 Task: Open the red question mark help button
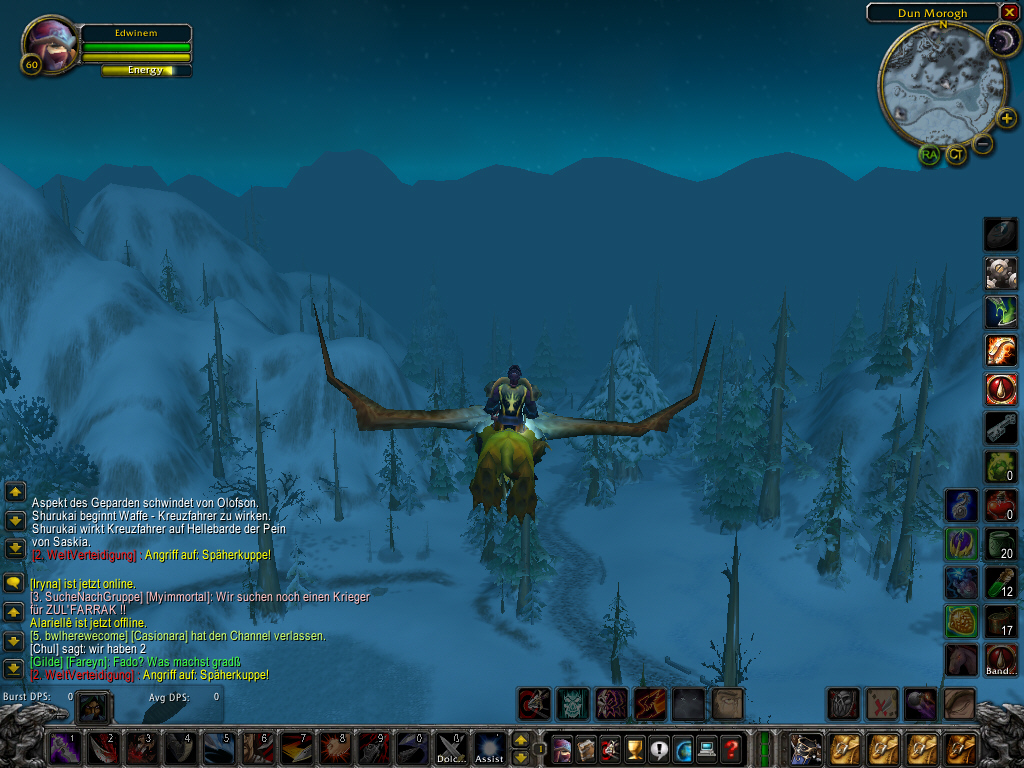coord(733,748)
